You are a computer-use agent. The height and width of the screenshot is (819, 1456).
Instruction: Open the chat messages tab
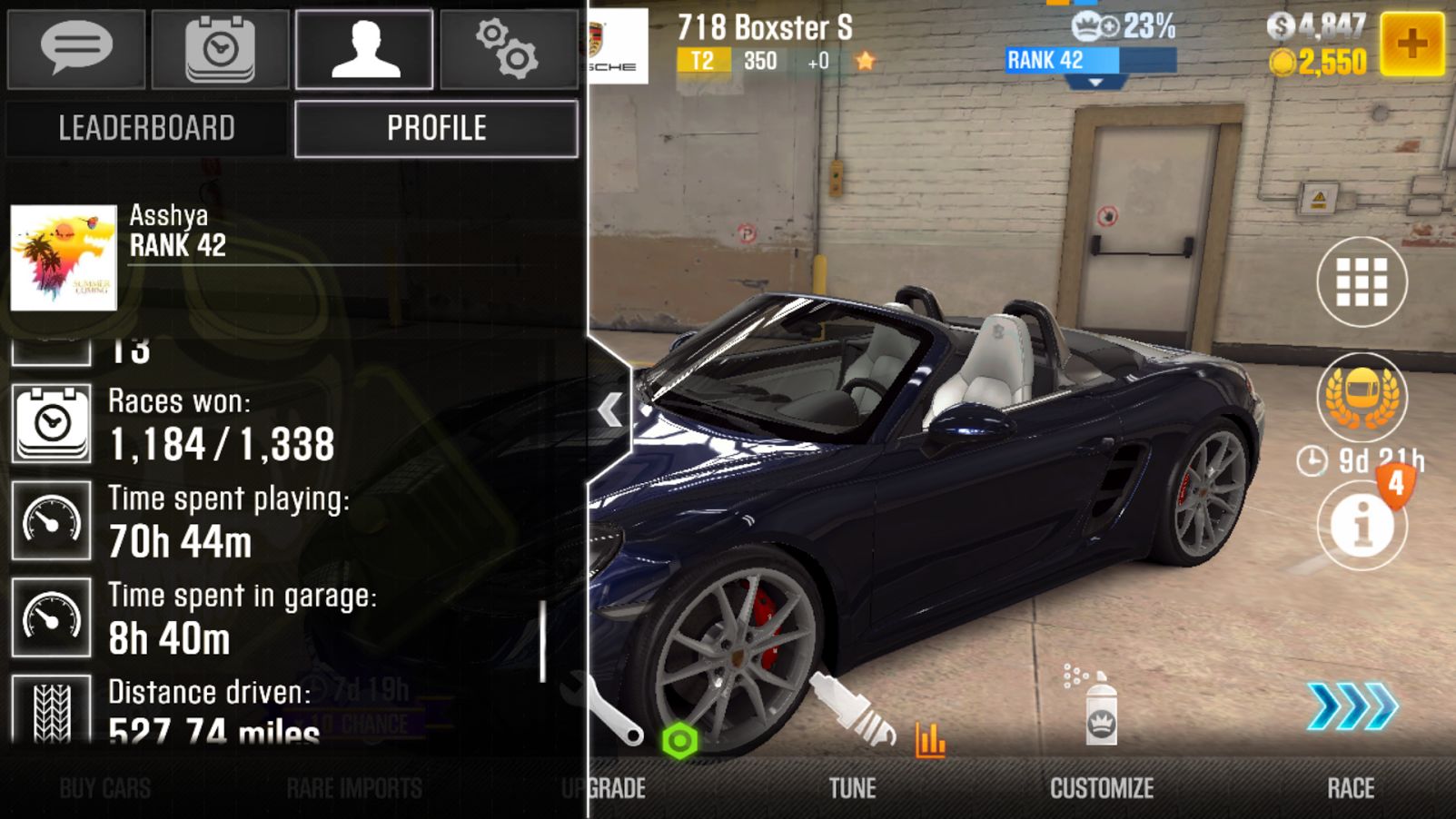click(x=76, y=49)
